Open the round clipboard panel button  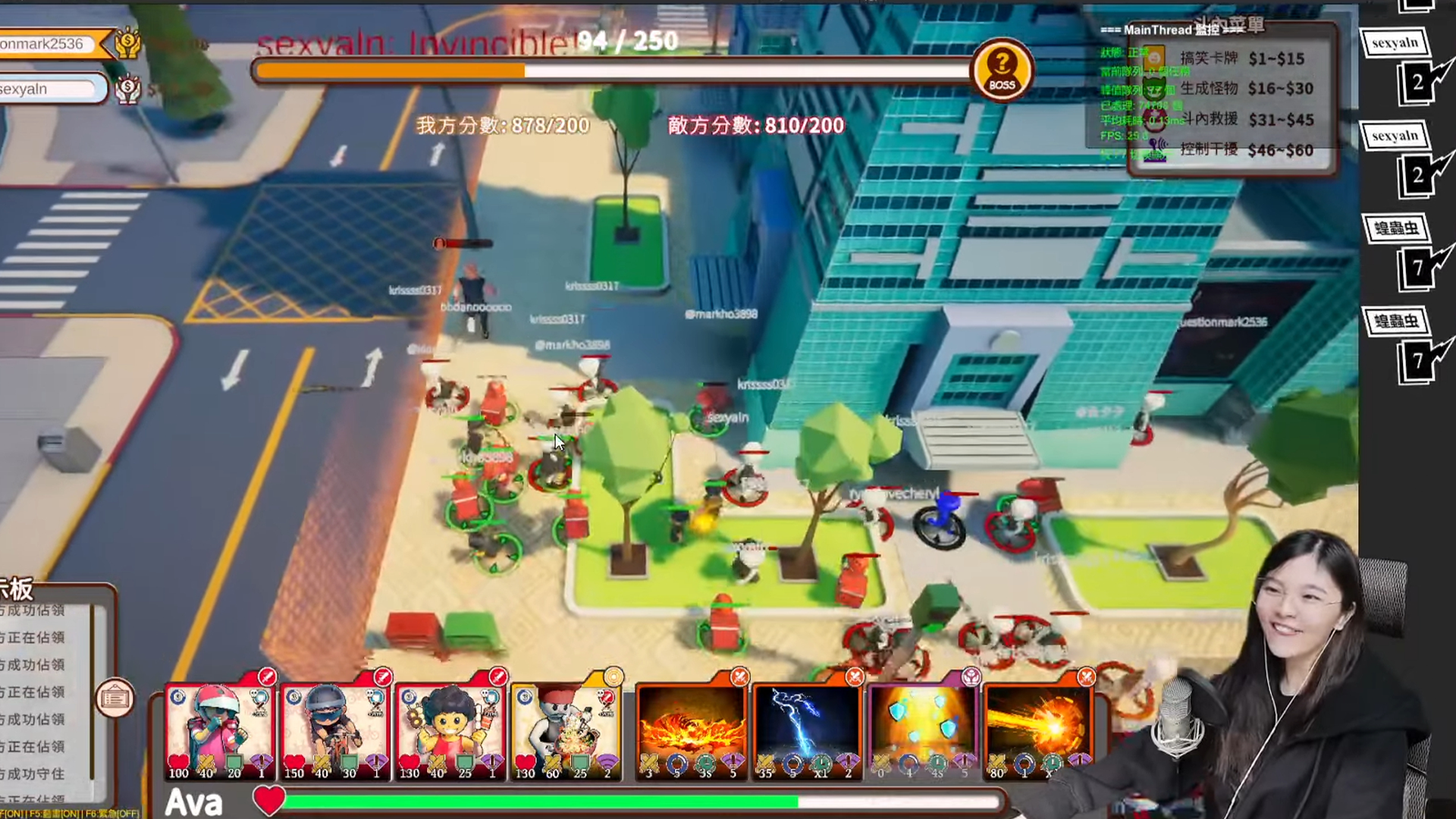[x=115, y=698]
